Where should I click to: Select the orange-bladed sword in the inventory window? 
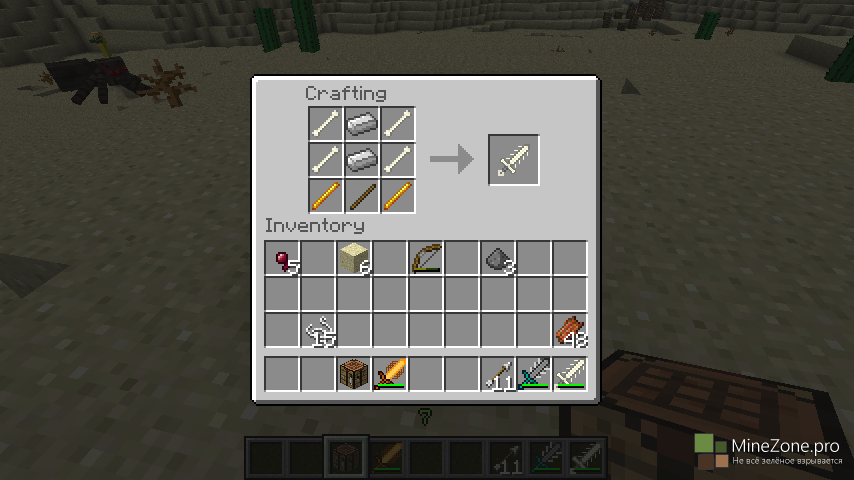[x=390, y=374]
